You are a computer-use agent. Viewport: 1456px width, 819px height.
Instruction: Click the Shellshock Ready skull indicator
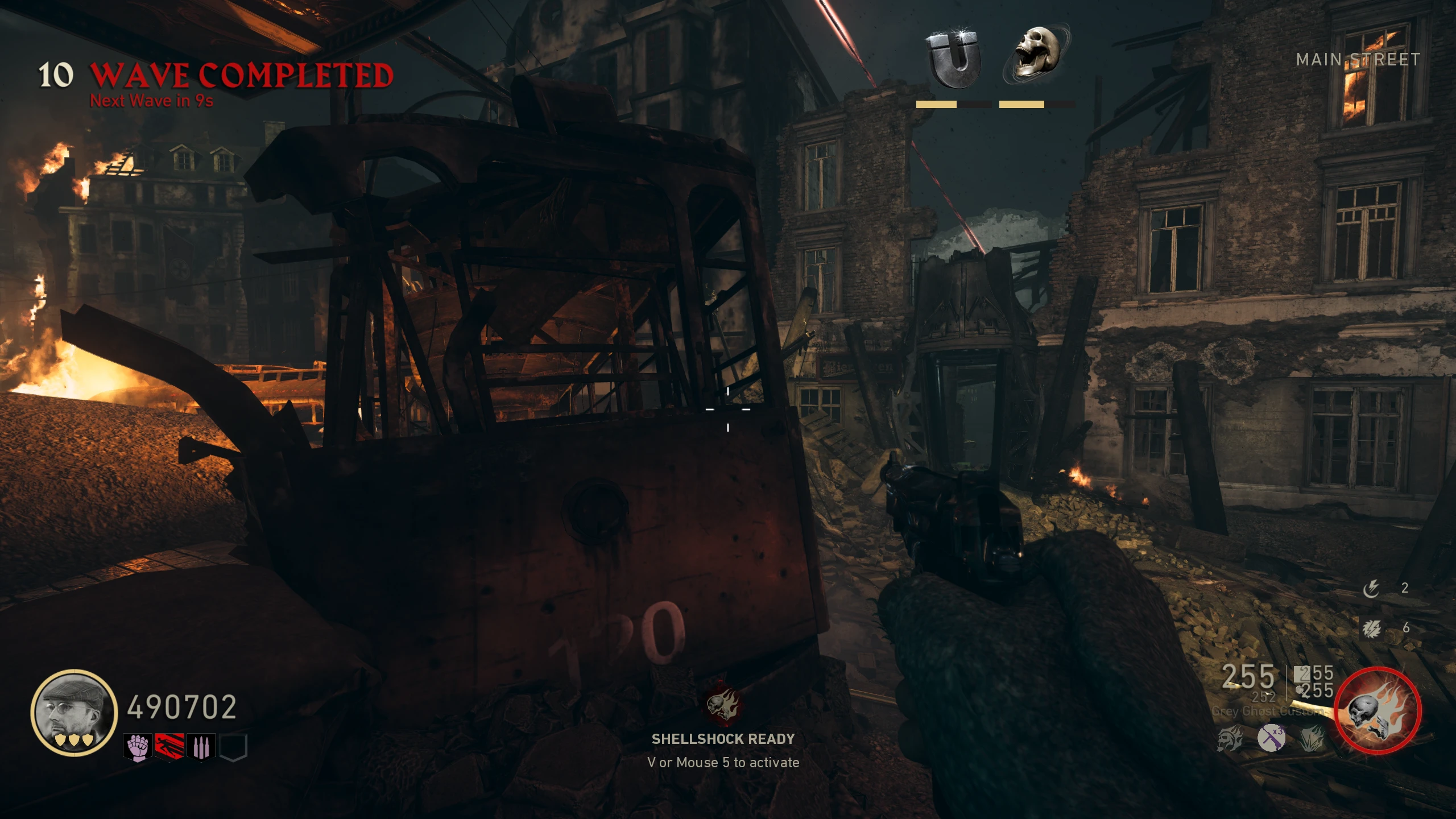723,704
